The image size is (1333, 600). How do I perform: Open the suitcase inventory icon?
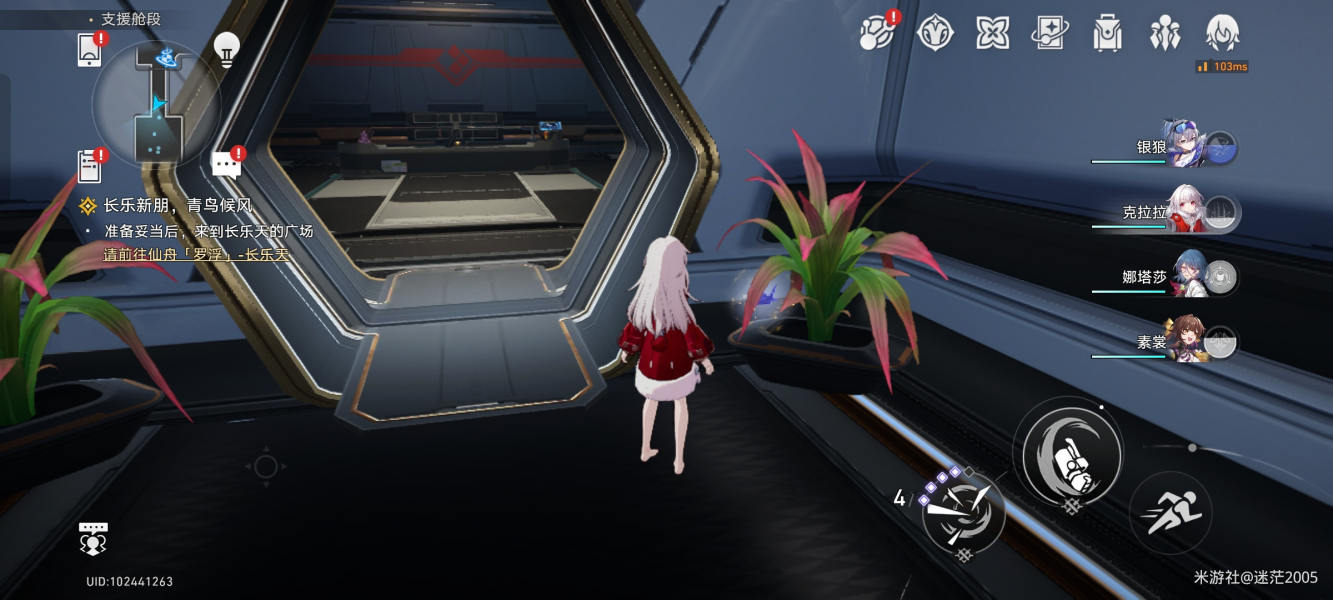[x=1107, y=34]
